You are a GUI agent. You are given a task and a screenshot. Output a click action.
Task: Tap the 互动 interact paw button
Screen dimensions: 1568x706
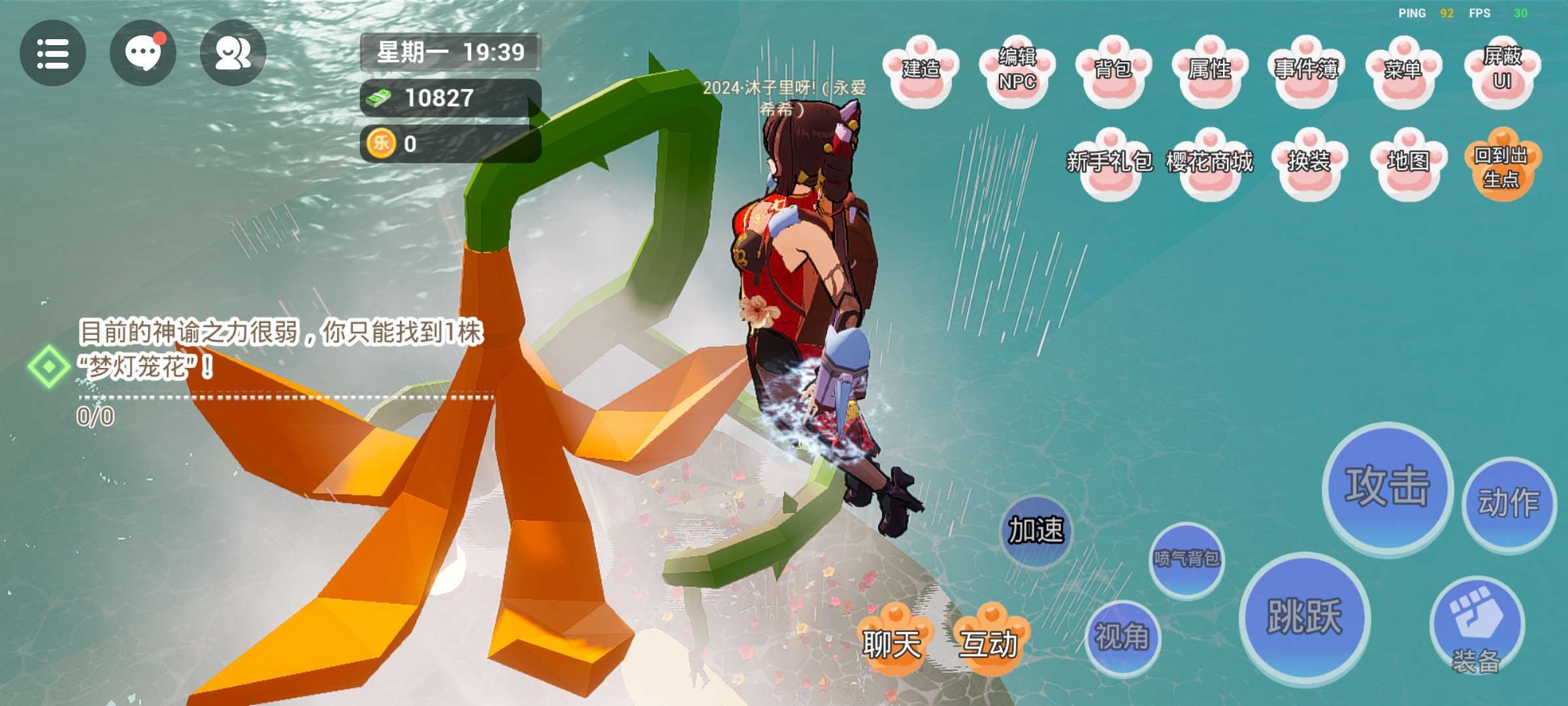(989, 640)
